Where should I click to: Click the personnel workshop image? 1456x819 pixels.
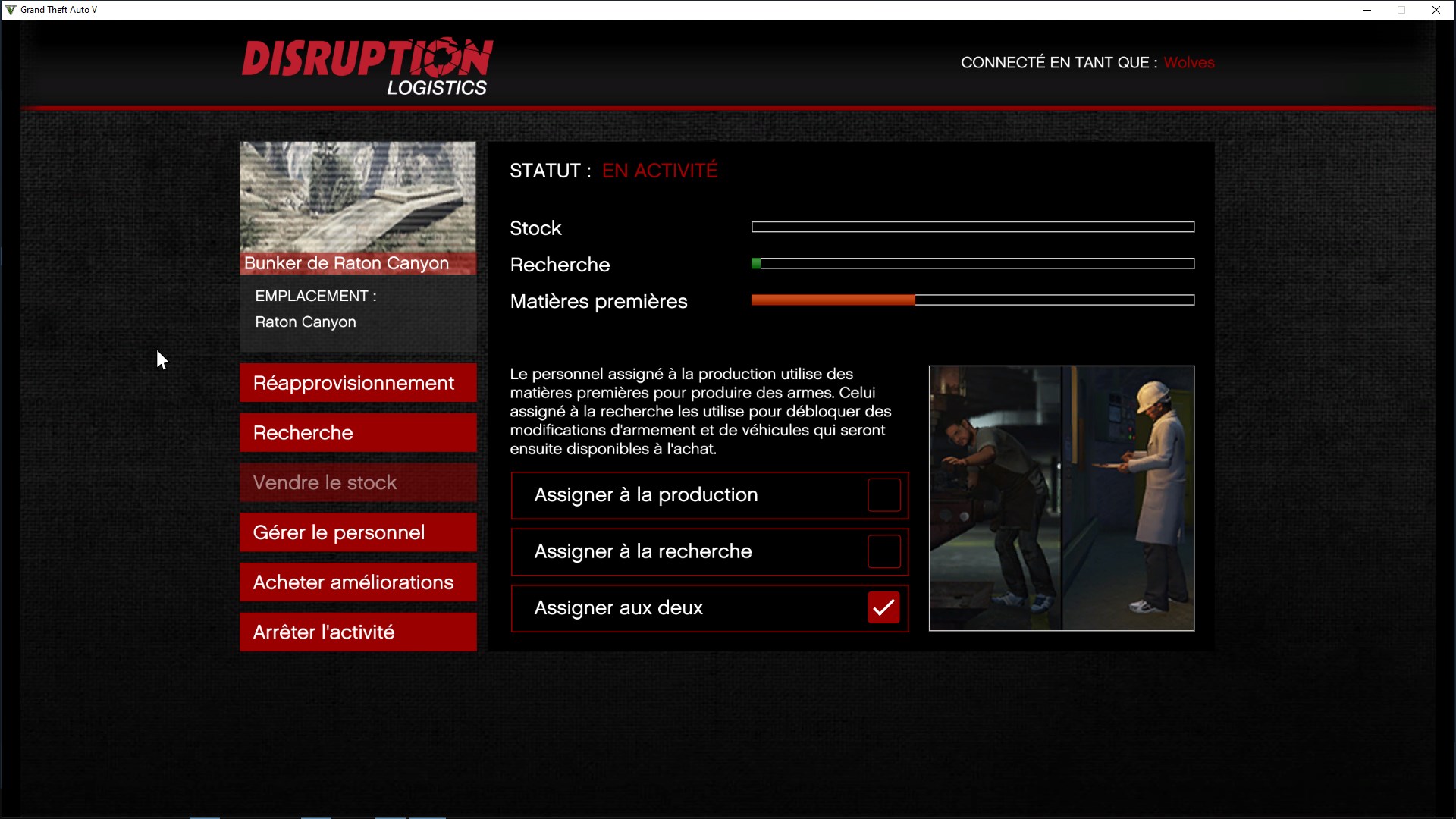[1061, 498]
